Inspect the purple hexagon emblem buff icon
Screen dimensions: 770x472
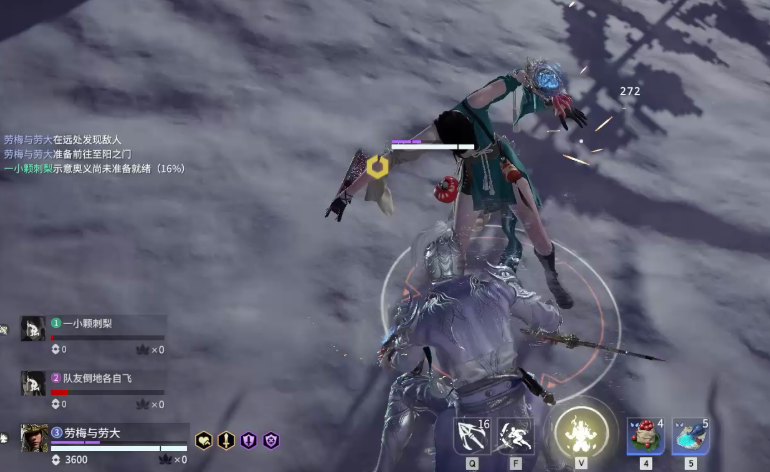point(270,440)
